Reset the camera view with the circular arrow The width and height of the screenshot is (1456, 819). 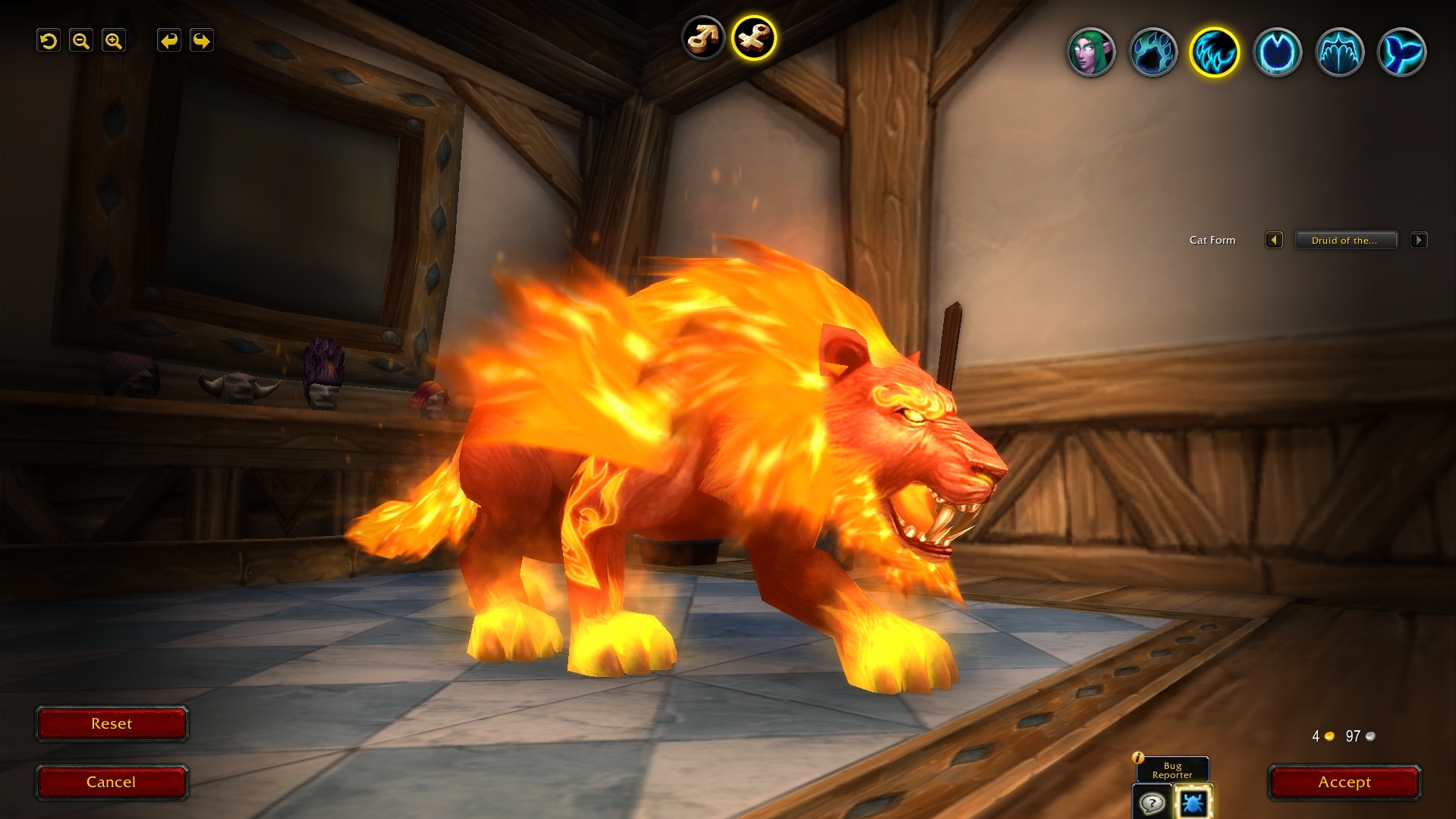point(49,41)
